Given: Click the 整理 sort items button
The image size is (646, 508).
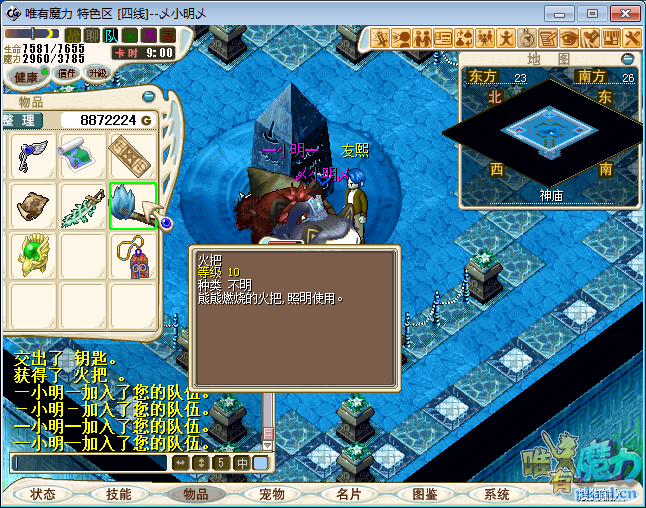Looking at the screenshot, I should 23,120.
